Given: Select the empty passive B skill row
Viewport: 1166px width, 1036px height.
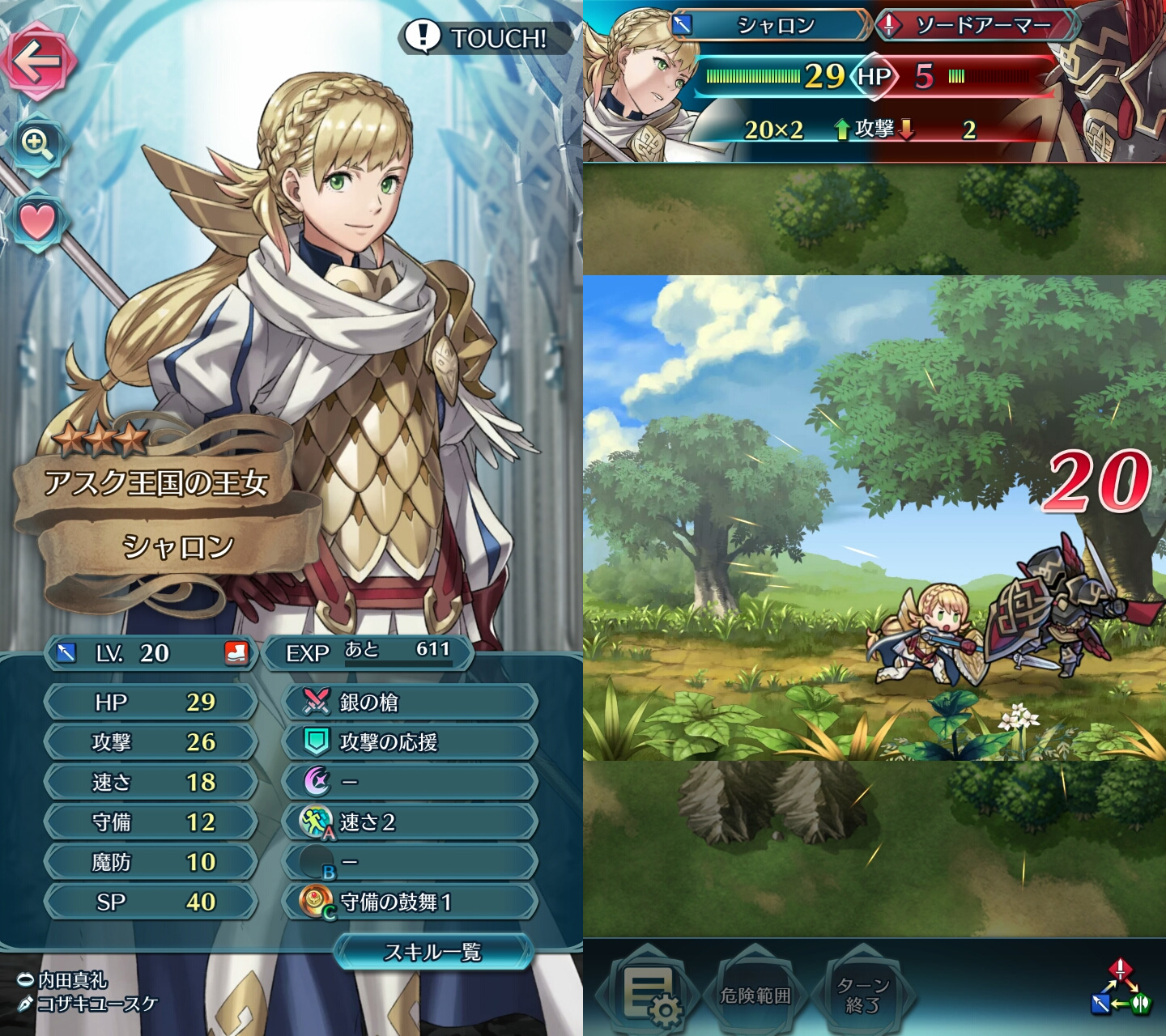Looking at the screenshot, I should tap(410, 862).
